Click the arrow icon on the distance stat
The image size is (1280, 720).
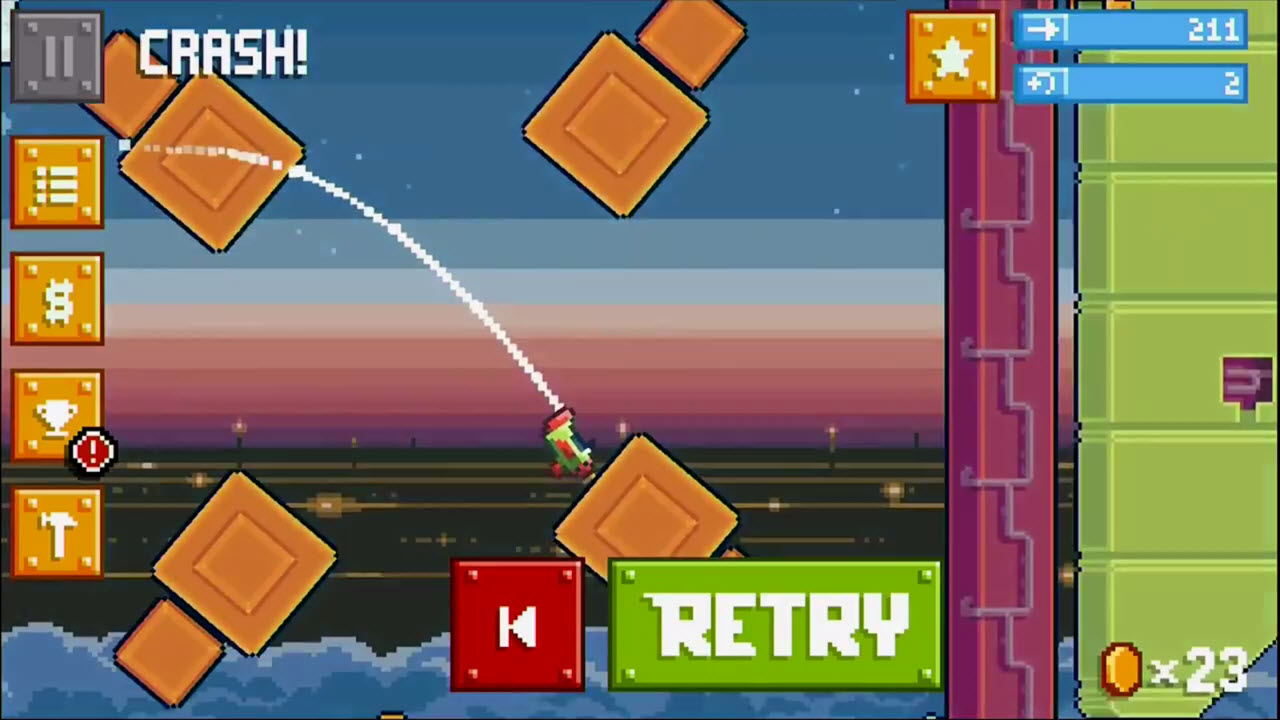pos(1043,29)
